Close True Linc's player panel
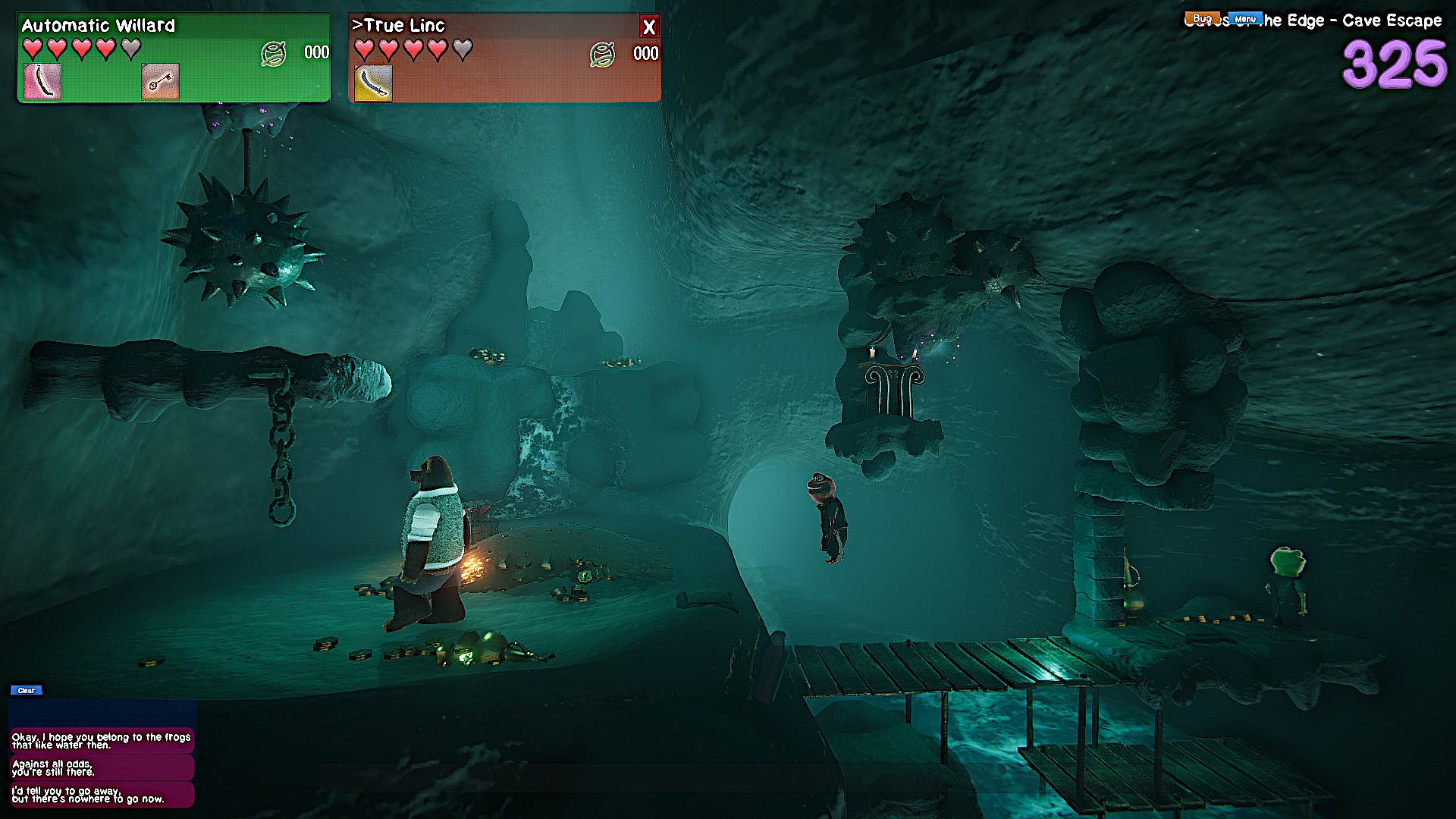 [648, 27]
